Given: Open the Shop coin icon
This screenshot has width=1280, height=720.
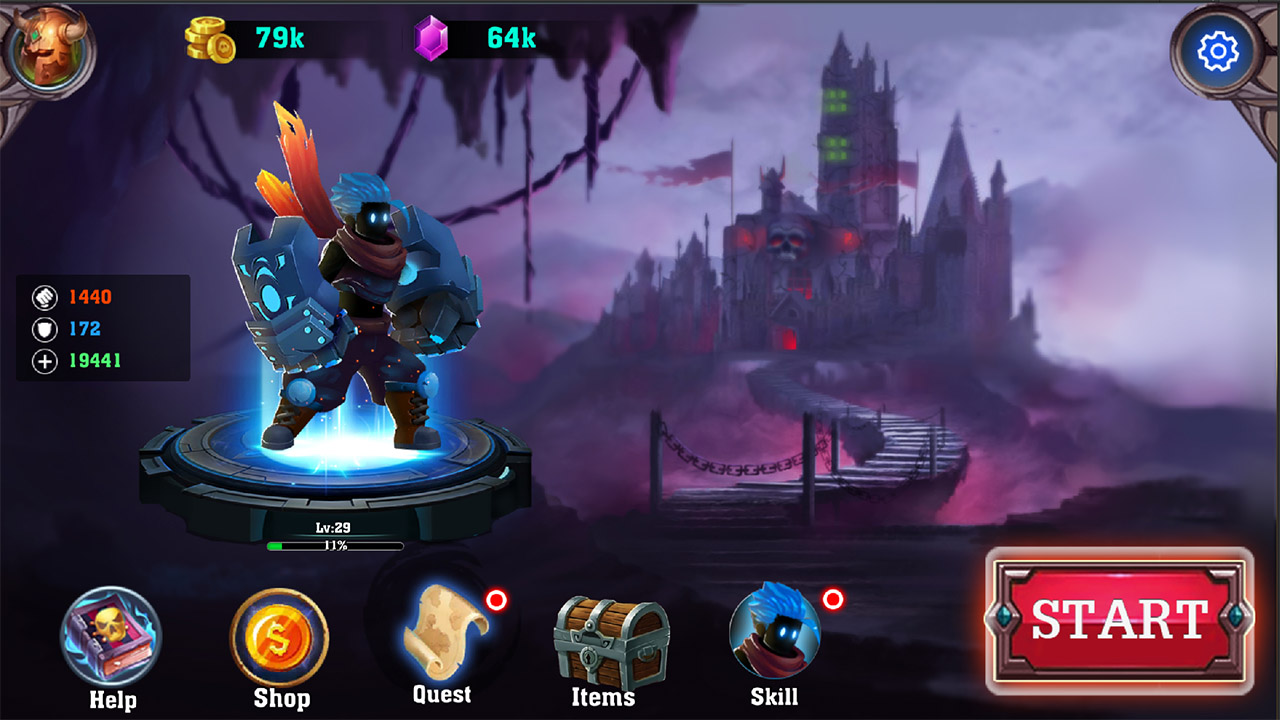Looking at the screenshot, I should (x=281, y=636).
